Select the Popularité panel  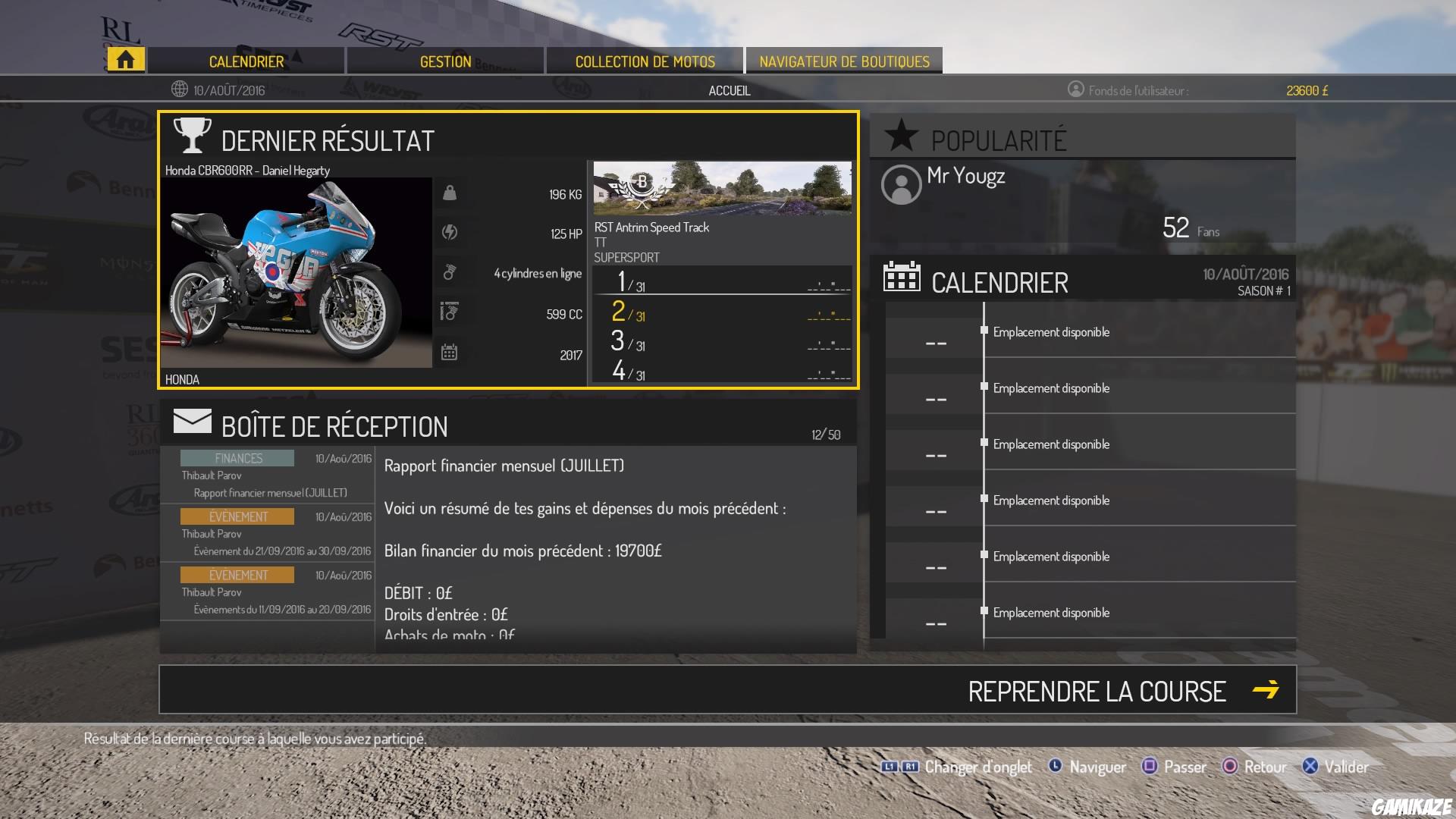(x=999, y=140)
